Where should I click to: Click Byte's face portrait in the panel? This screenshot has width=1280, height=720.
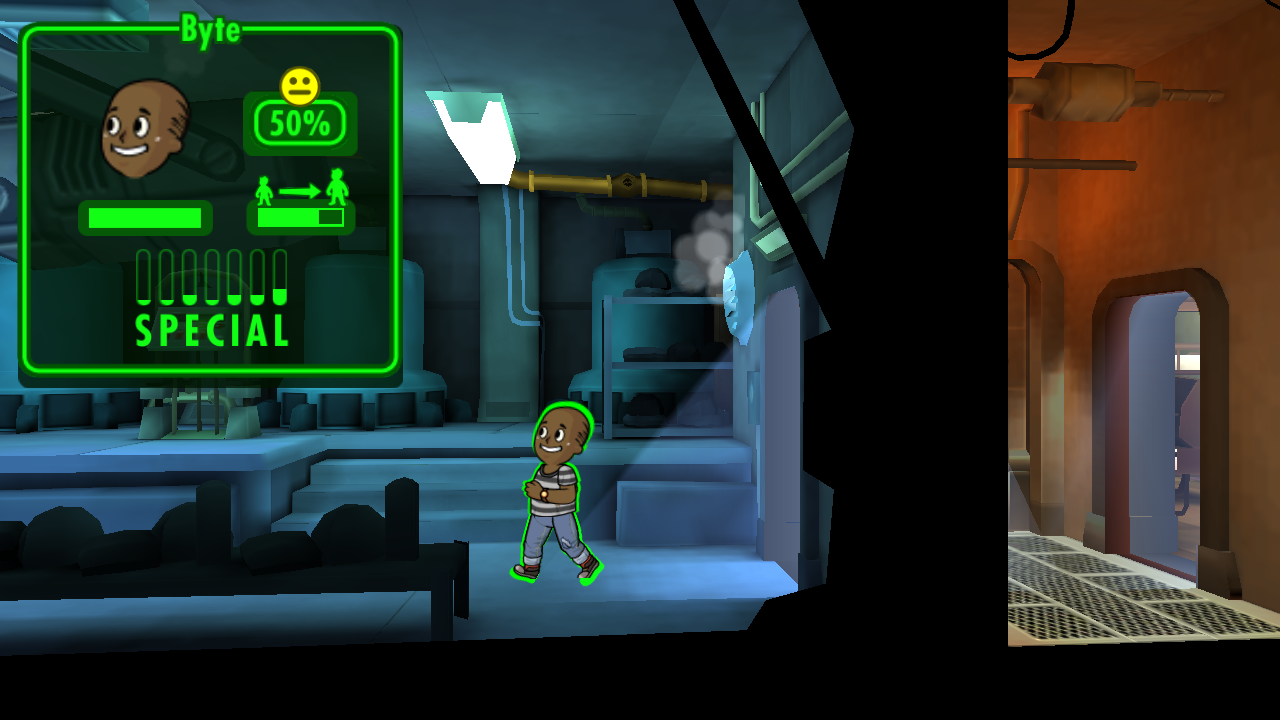146,128
